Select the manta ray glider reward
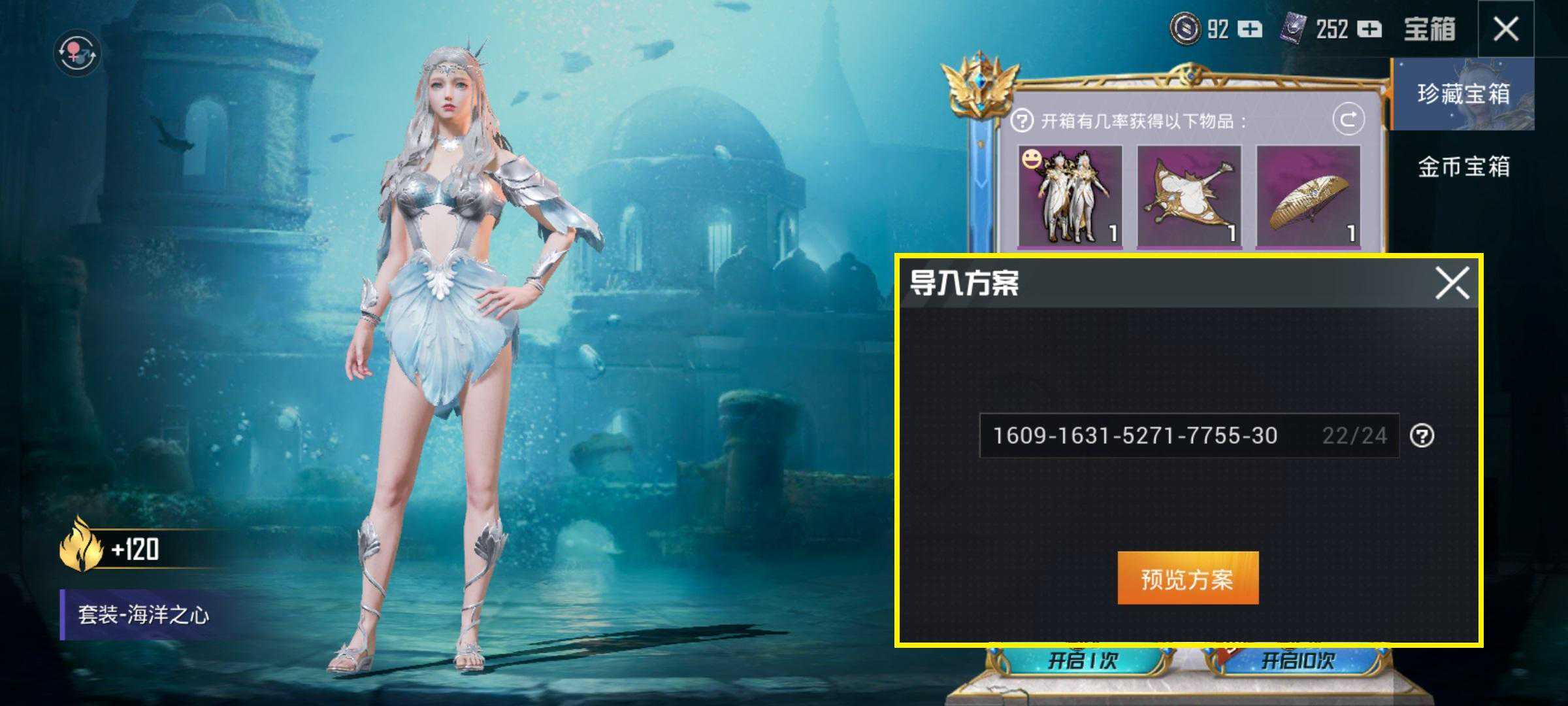This screenshot has height=706, width=1568. click(x=1189, y=196)
